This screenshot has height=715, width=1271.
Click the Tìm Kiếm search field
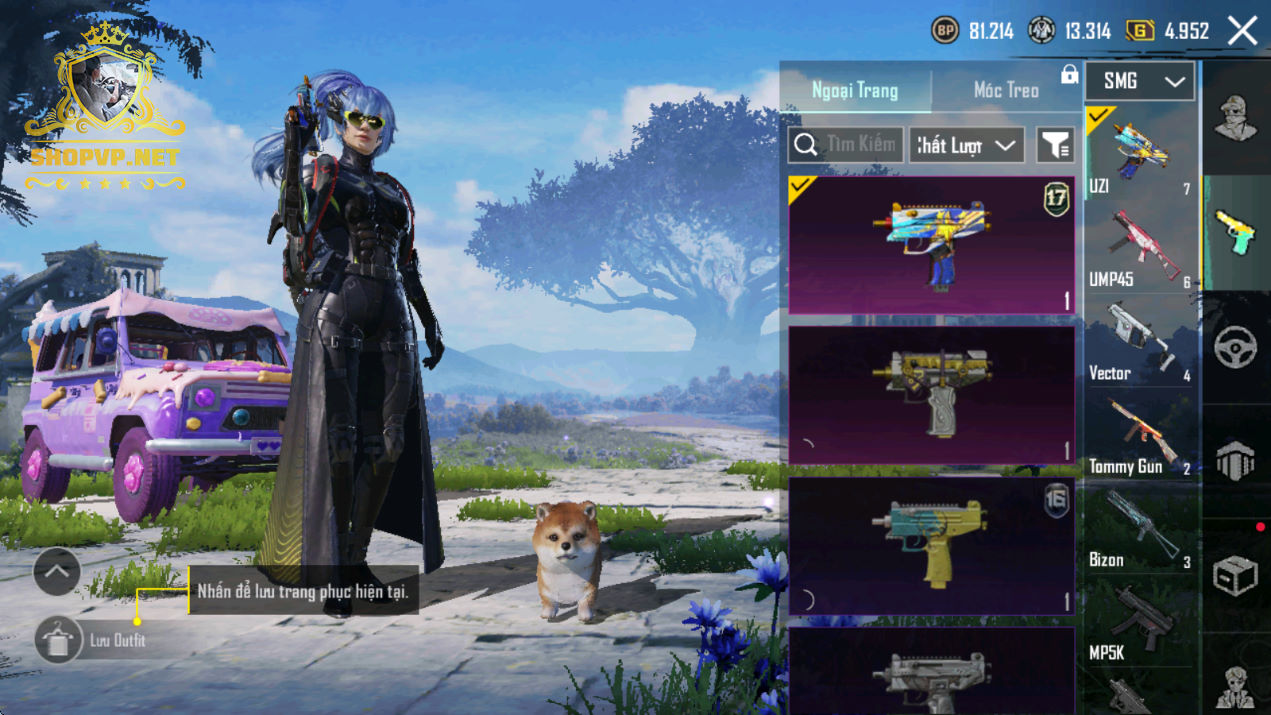846,145
